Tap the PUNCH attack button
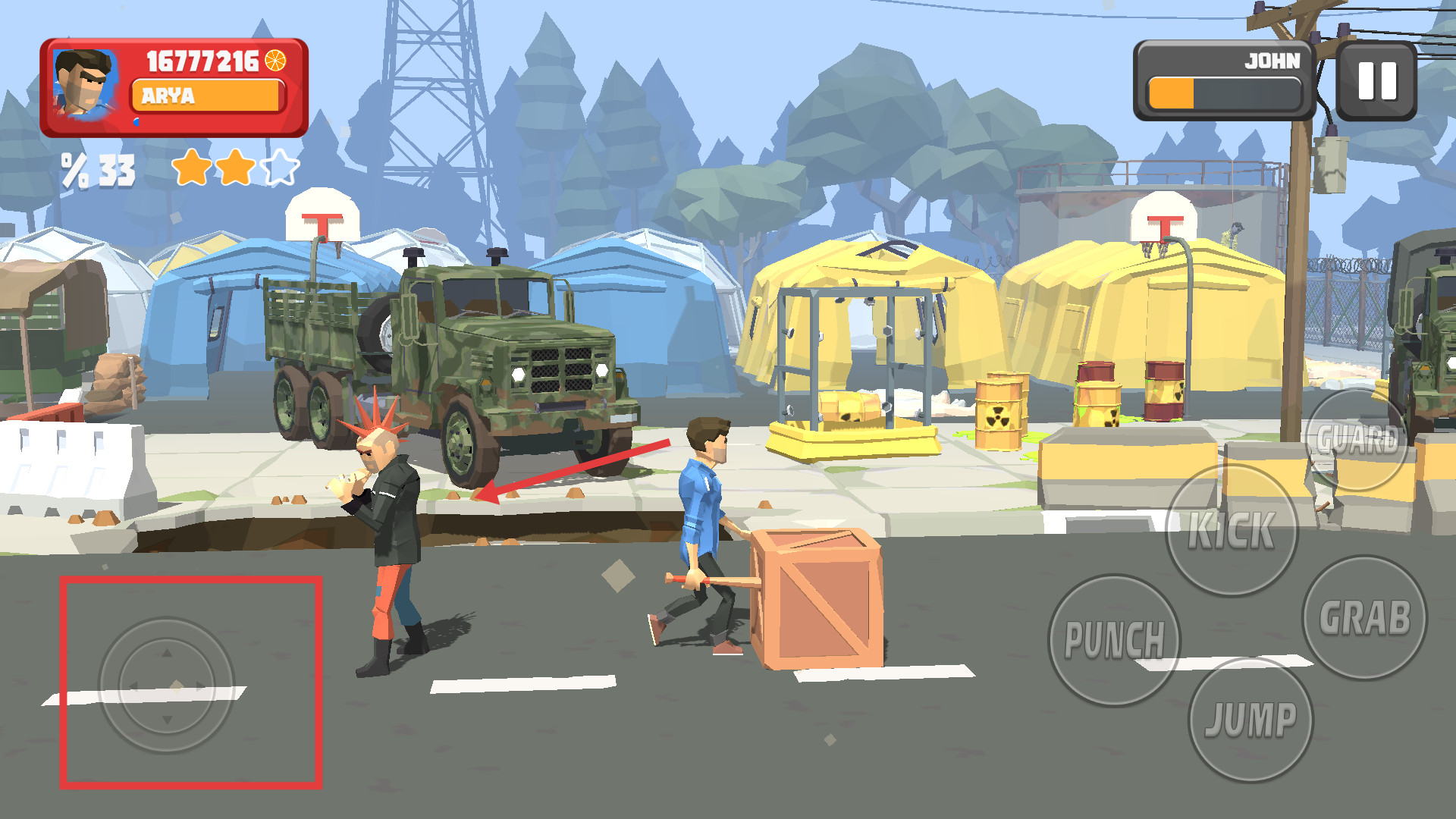This screenshot has height=819, width=1456. click(1114, 640)
